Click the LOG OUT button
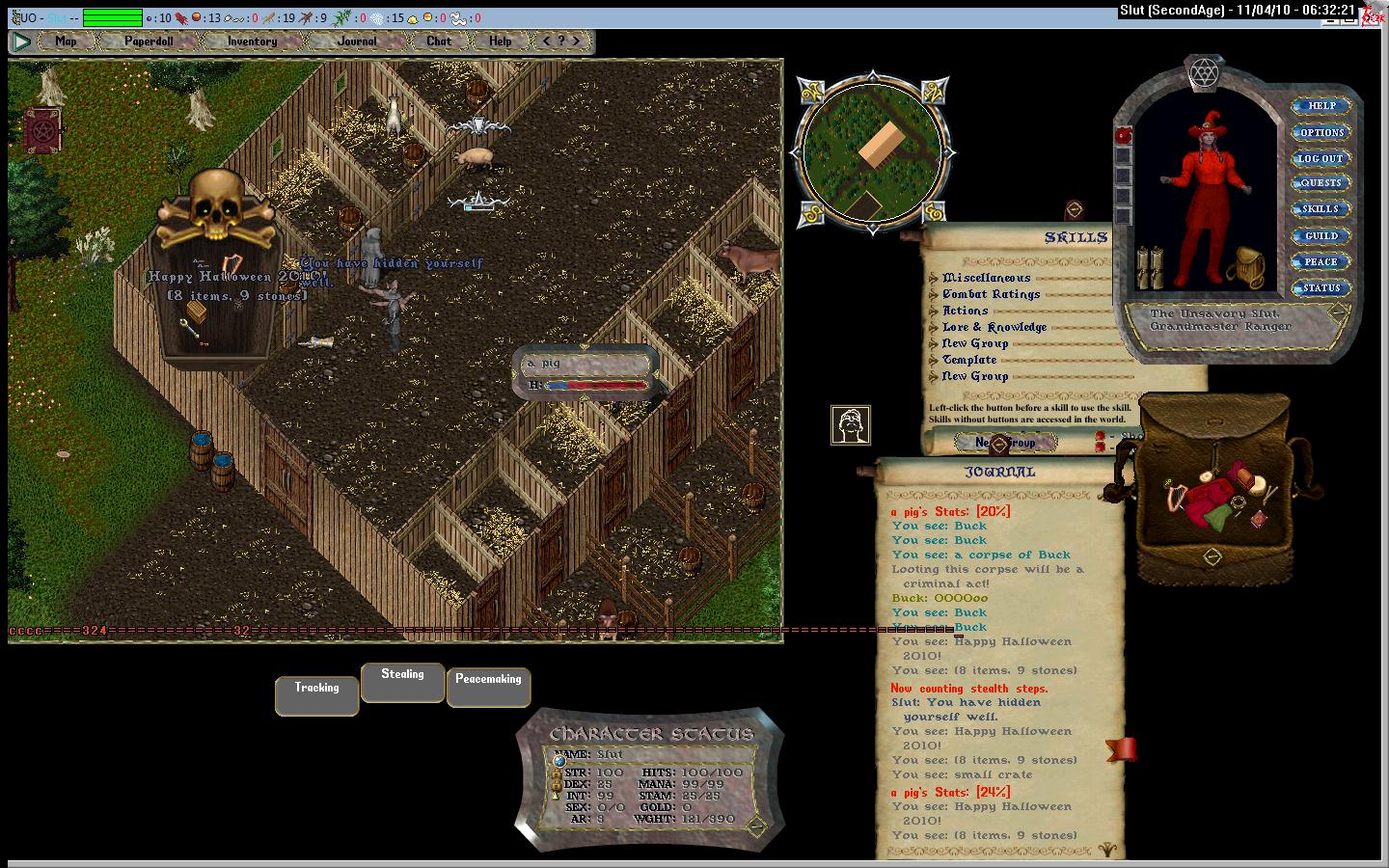1389x868 pixels. [x=1321, y=158]
